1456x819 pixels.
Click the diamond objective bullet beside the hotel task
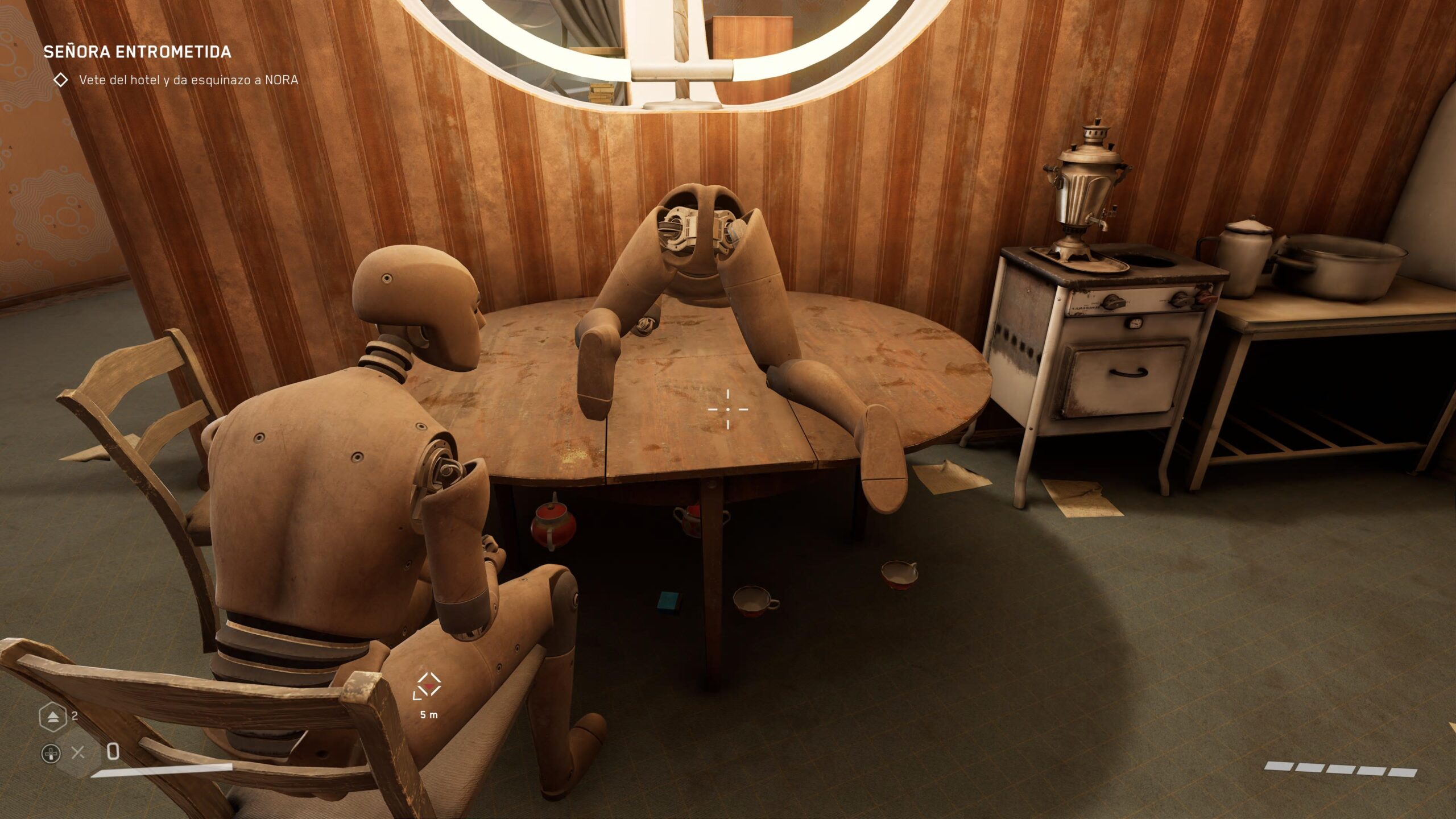pyautogui.click(x=60, y=80)
